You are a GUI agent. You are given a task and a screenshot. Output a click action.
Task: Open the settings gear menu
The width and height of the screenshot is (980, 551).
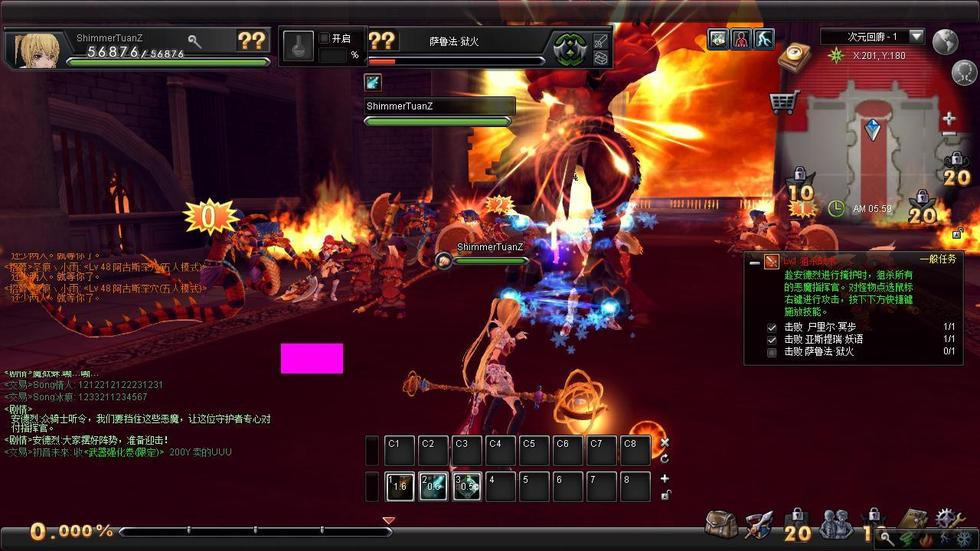pos(948,519)
